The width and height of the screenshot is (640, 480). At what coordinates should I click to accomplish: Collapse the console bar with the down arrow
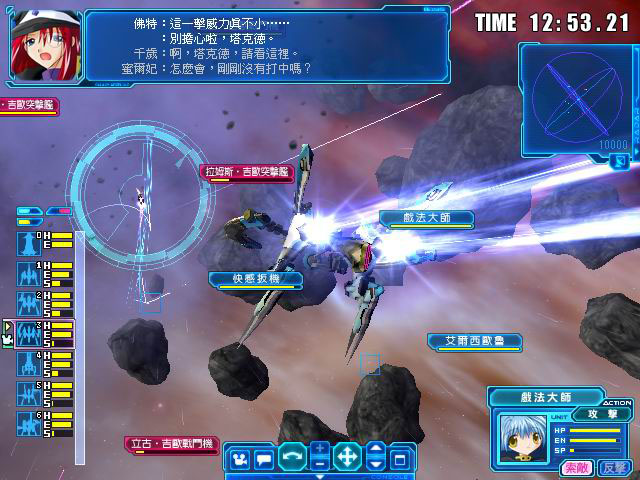pyautogui.click(x=376, y=465)
